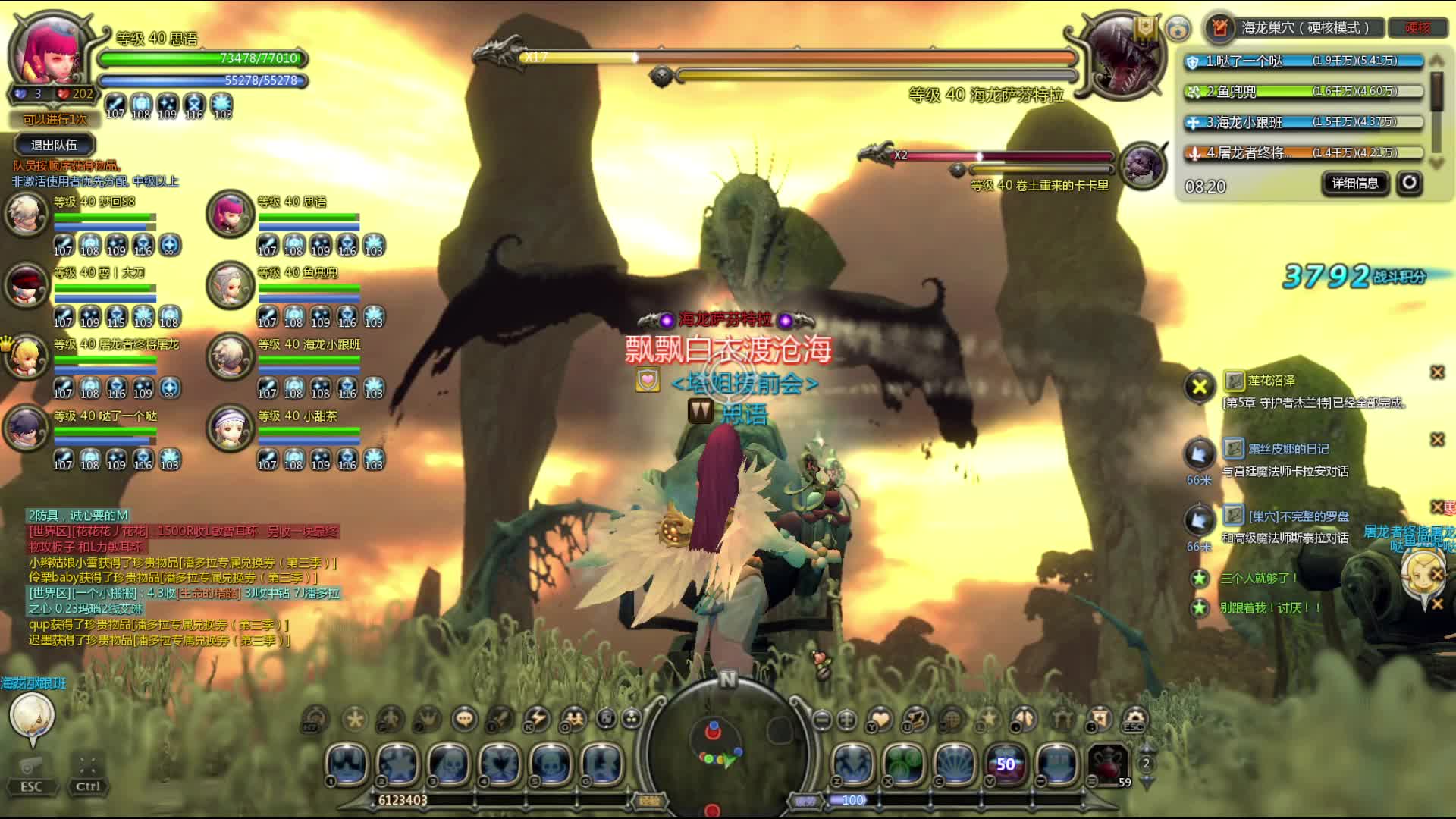Select party member 小甜茶's portrait
Viewport: 1456px width, 819px height.
(x=229, y=428)
